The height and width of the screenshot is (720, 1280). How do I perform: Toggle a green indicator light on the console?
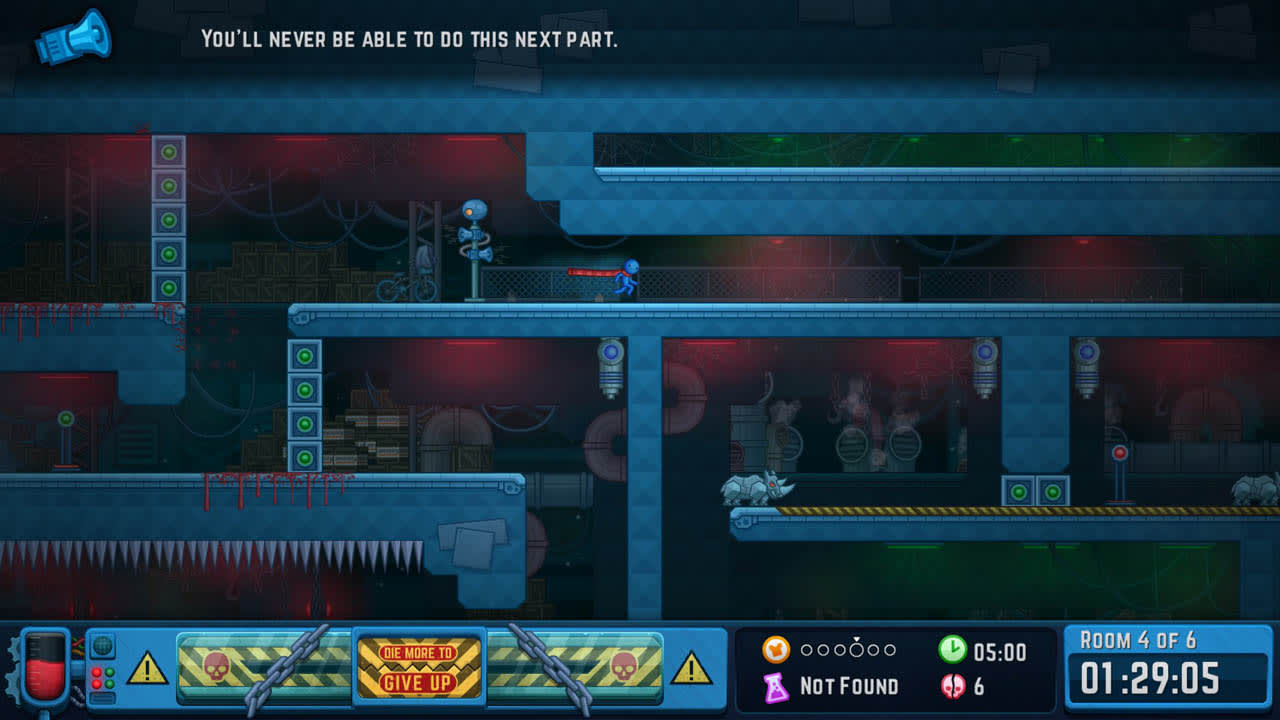[110, 672]
